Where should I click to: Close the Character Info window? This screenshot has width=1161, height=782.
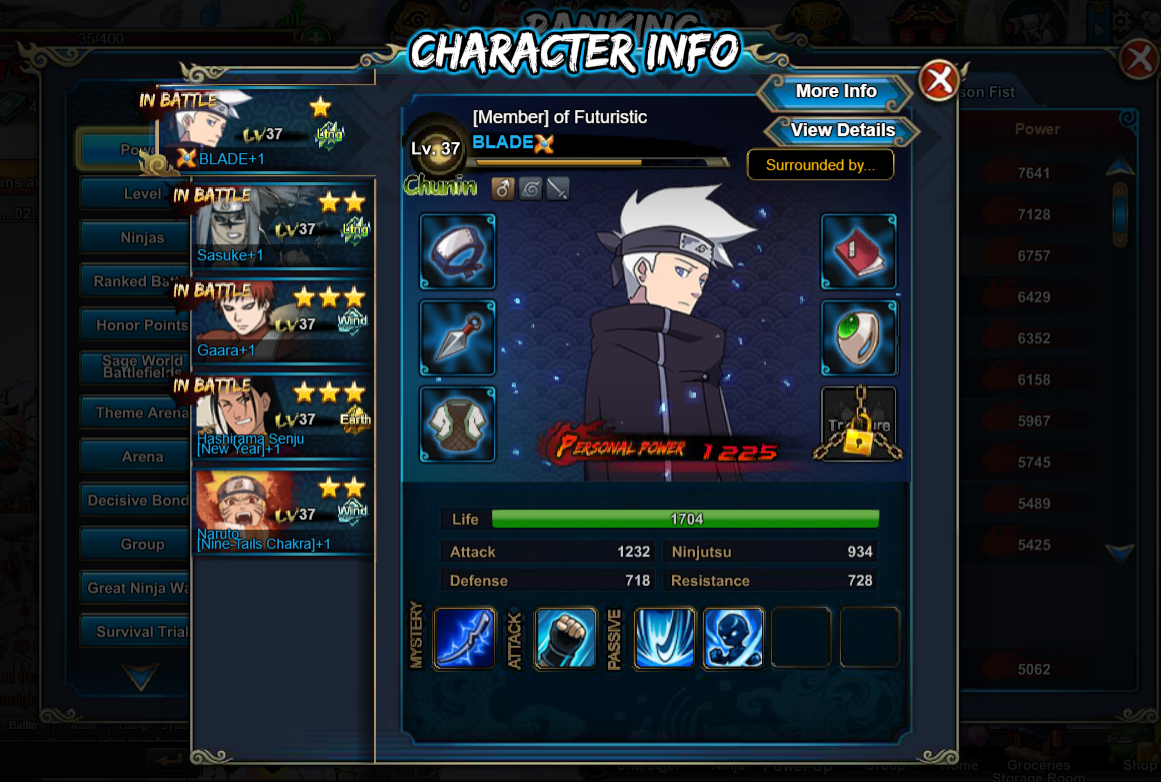click(938, 81)
